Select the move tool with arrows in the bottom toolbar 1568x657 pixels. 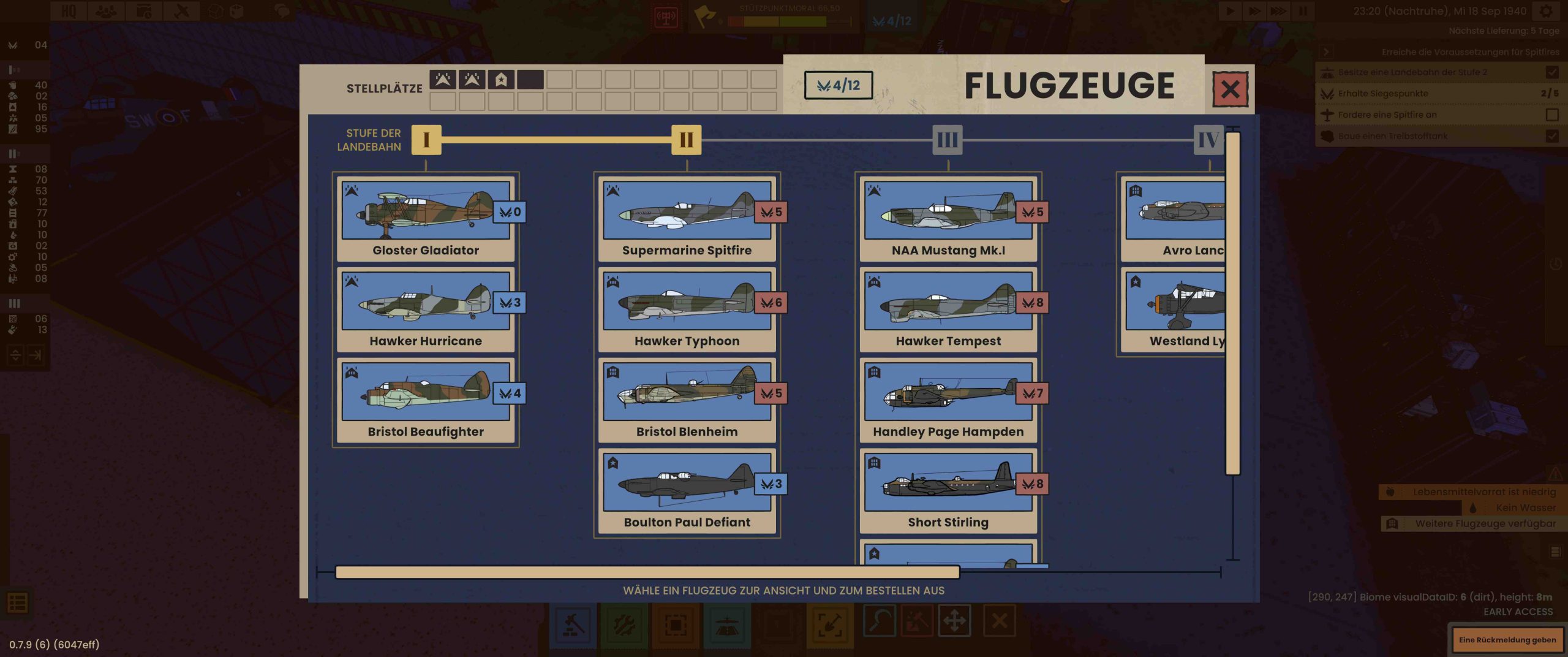click(x=959, y=620)
